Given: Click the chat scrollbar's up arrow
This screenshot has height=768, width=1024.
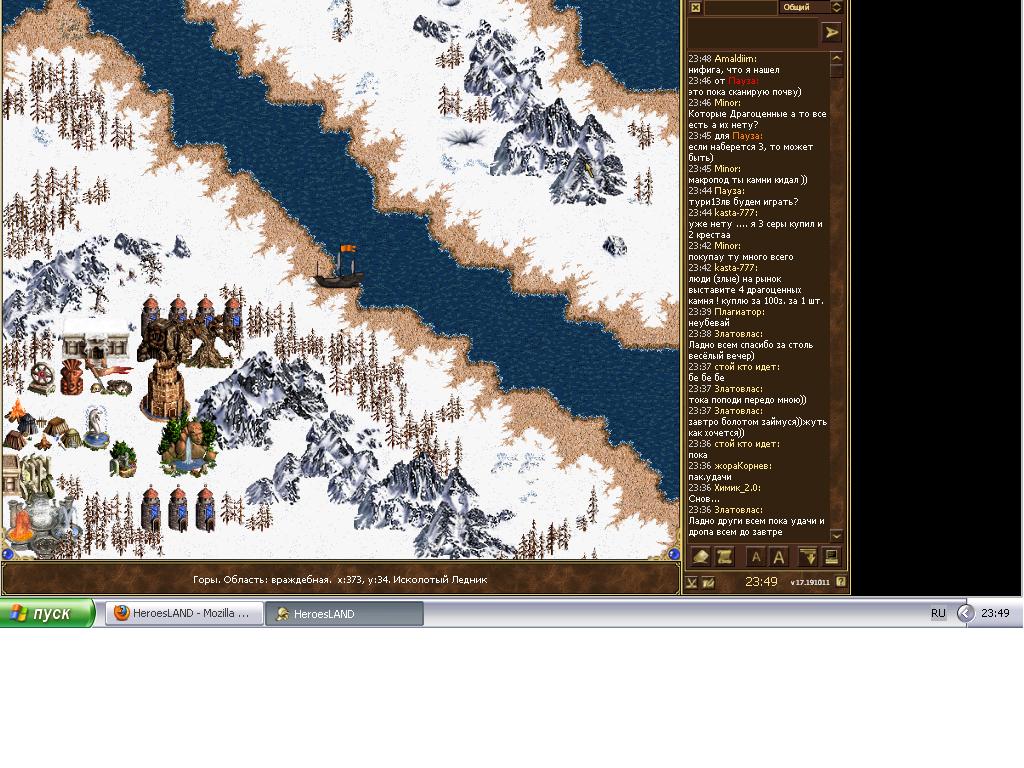Looking at the screenshot, I should click(837, 58).
